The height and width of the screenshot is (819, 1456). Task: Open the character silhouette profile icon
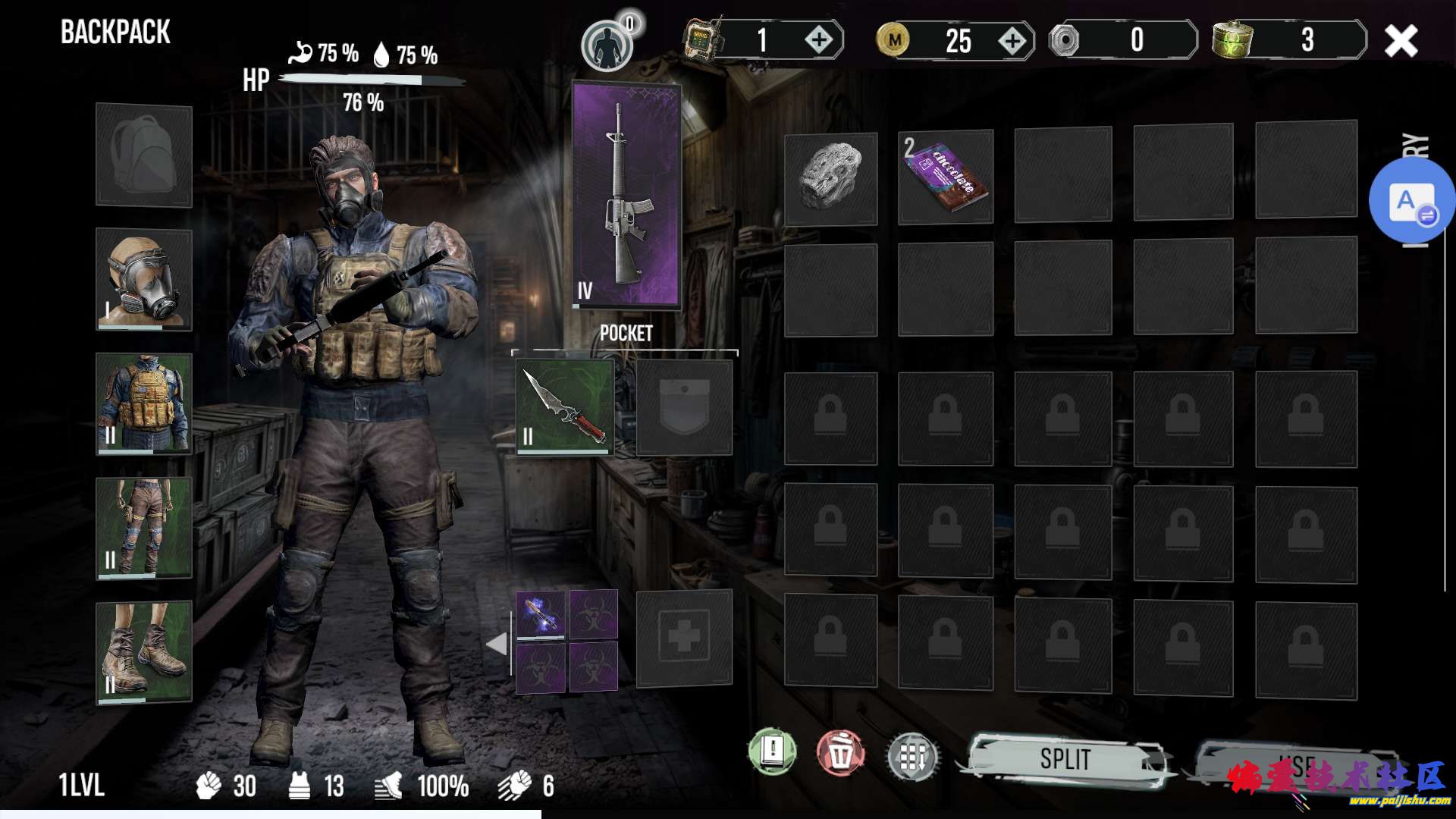[x=607, y=45]
